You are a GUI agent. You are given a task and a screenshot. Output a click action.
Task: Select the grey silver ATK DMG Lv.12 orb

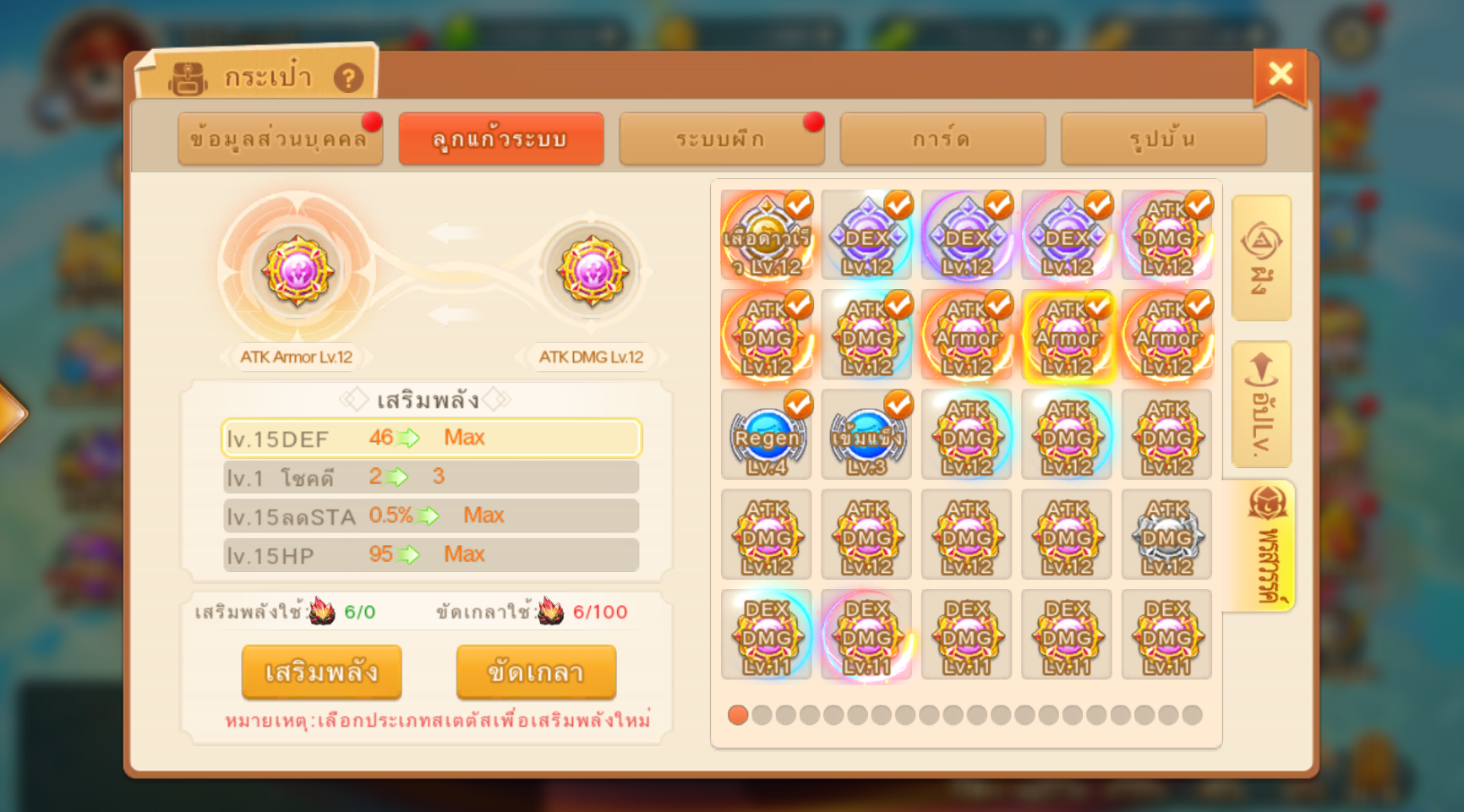pos(1166,535)
